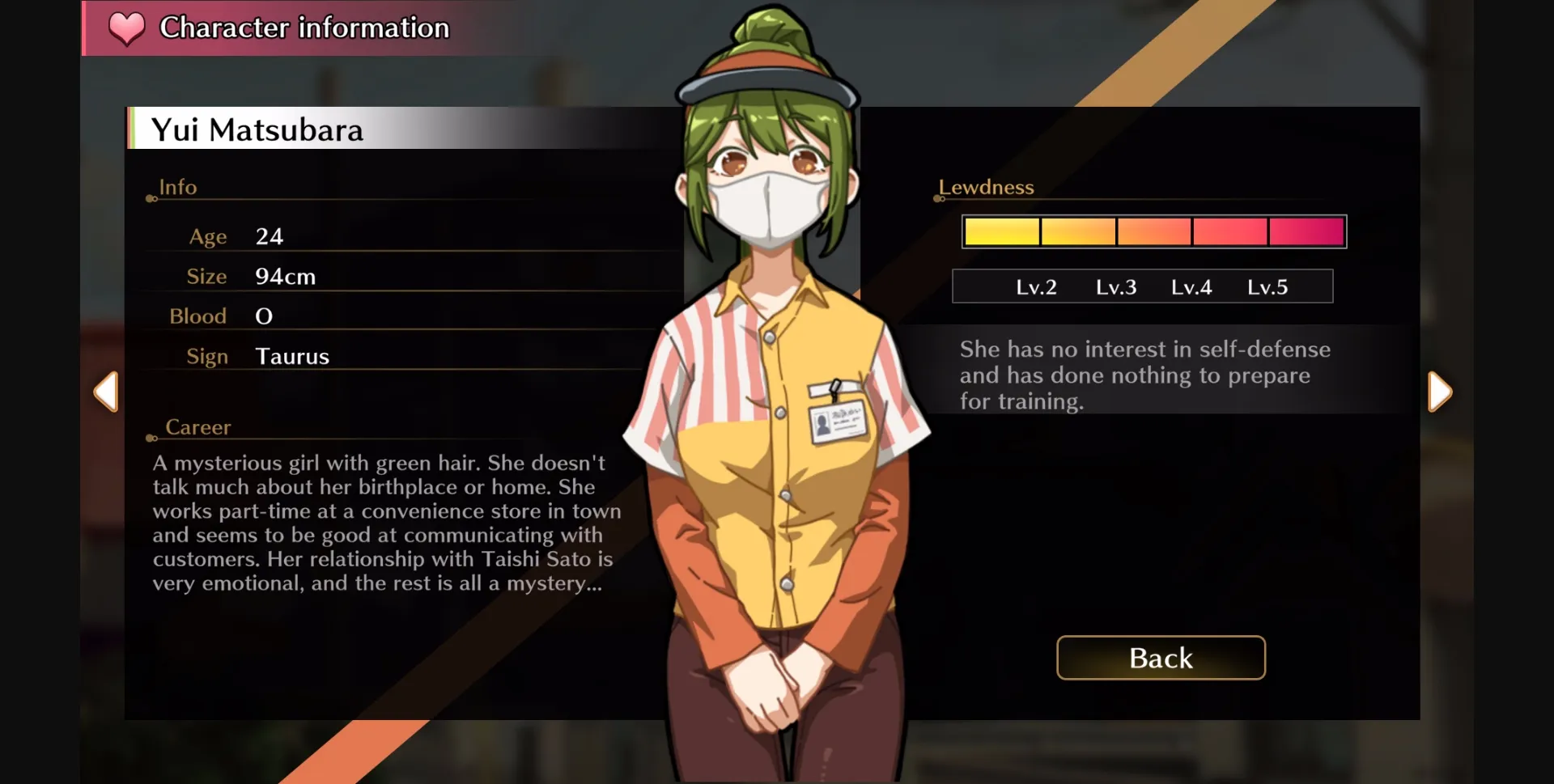Click Yui's character portrait

click(777, 405)
